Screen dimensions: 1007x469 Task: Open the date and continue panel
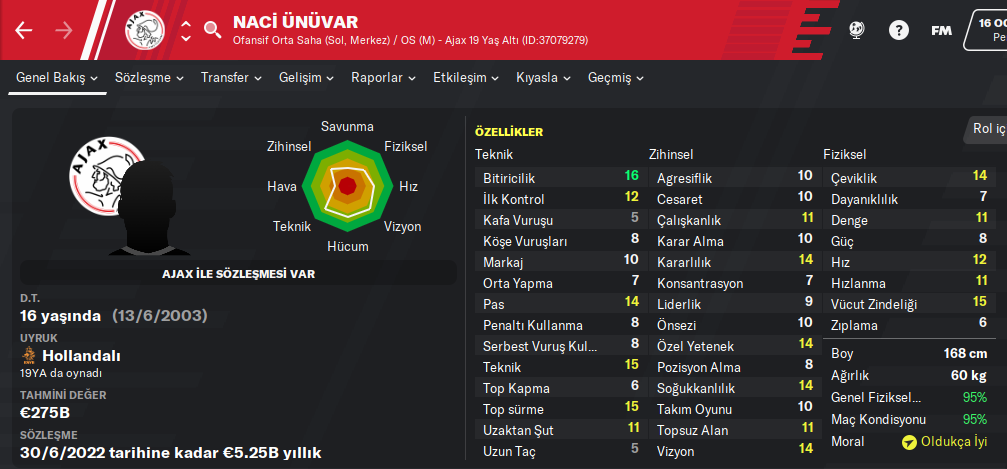click(986, 30)
